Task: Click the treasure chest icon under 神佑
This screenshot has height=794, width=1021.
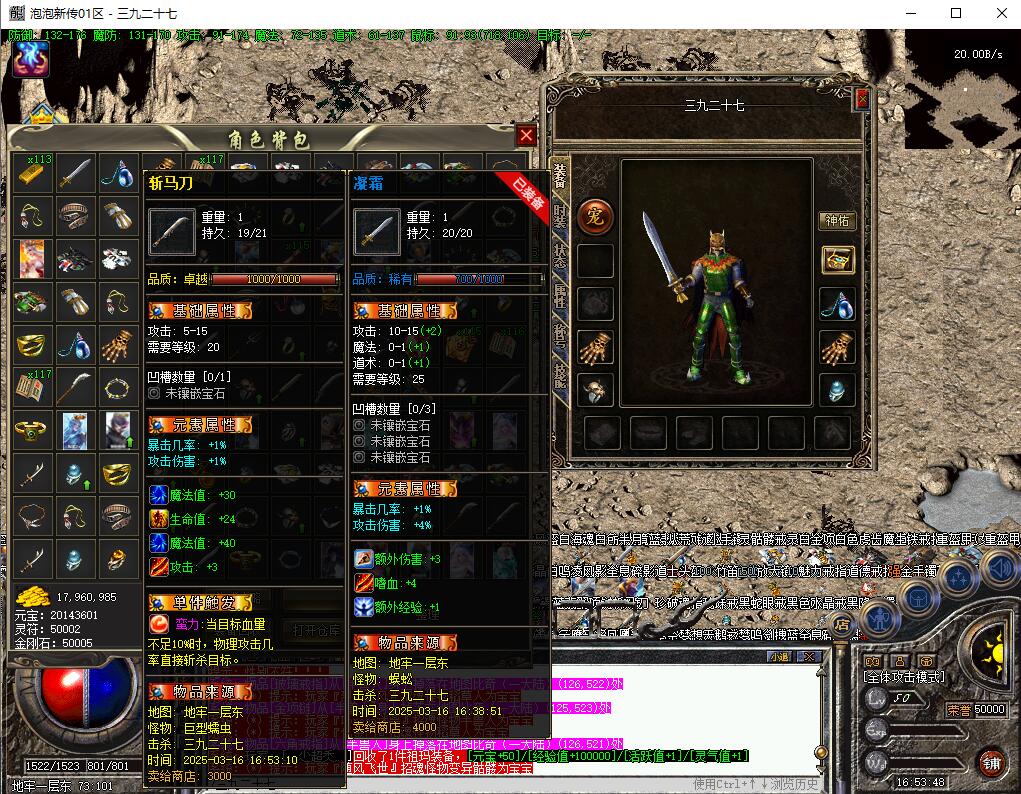Action: coord(837,260)
